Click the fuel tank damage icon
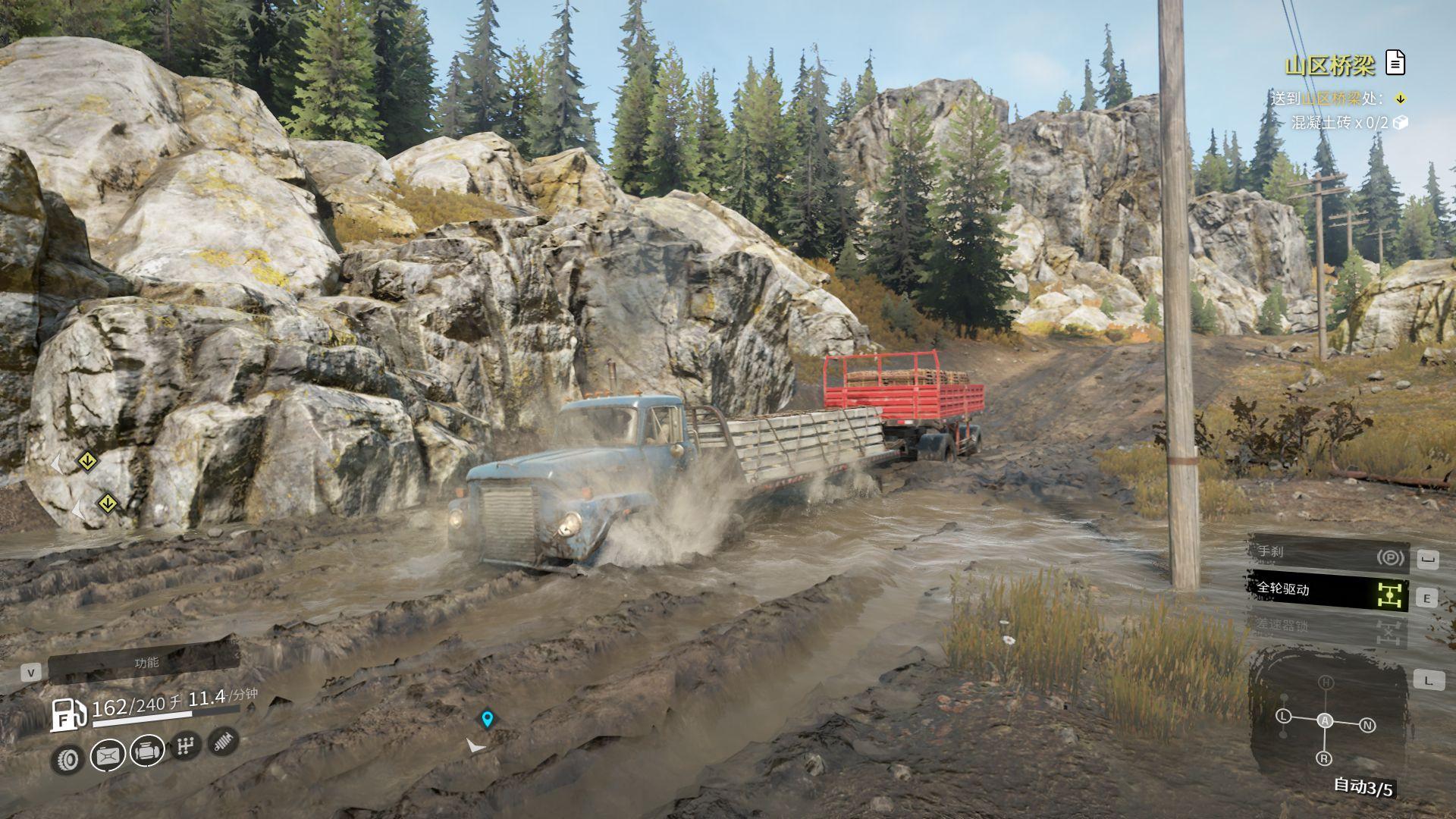This screenshot has height=819, width=1456. [x=108, y=755]
